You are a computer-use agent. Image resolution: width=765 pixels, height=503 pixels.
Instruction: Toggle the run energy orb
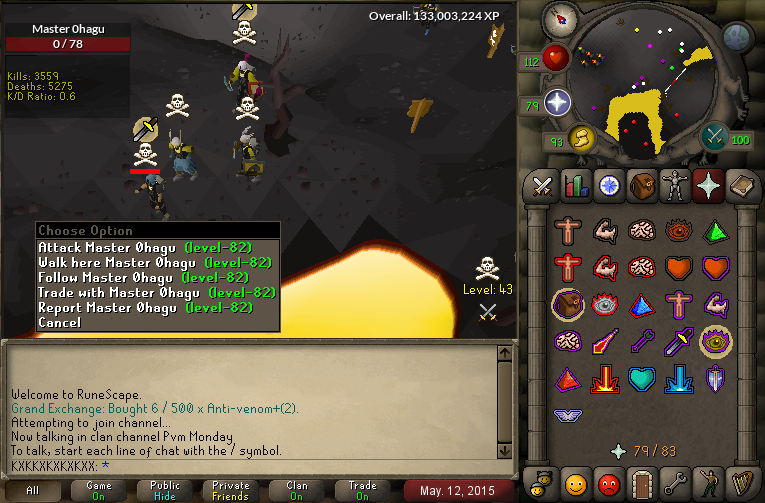click(581, 137)
